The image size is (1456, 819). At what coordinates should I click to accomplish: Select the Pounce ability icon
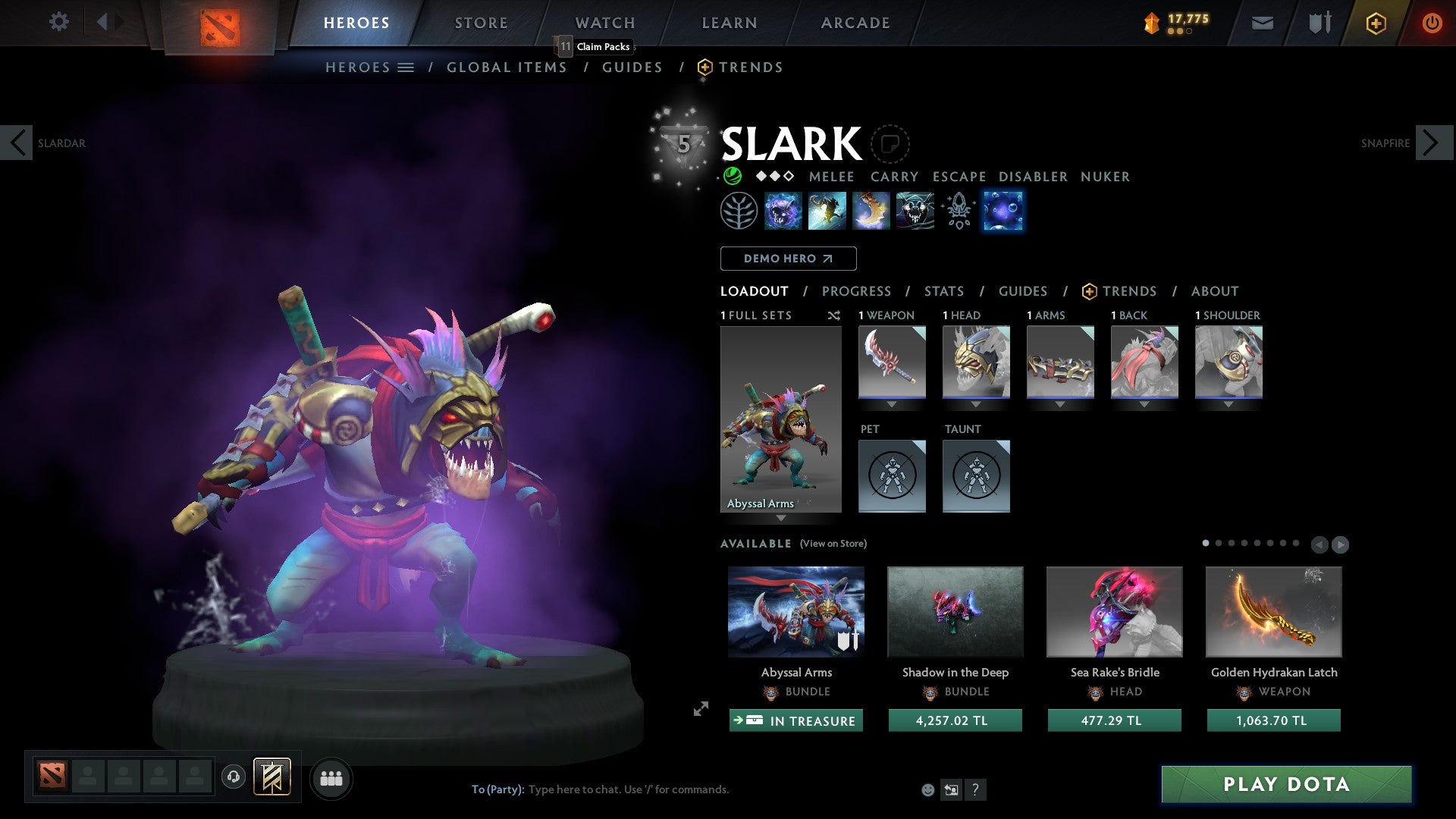tap(827, 211)
